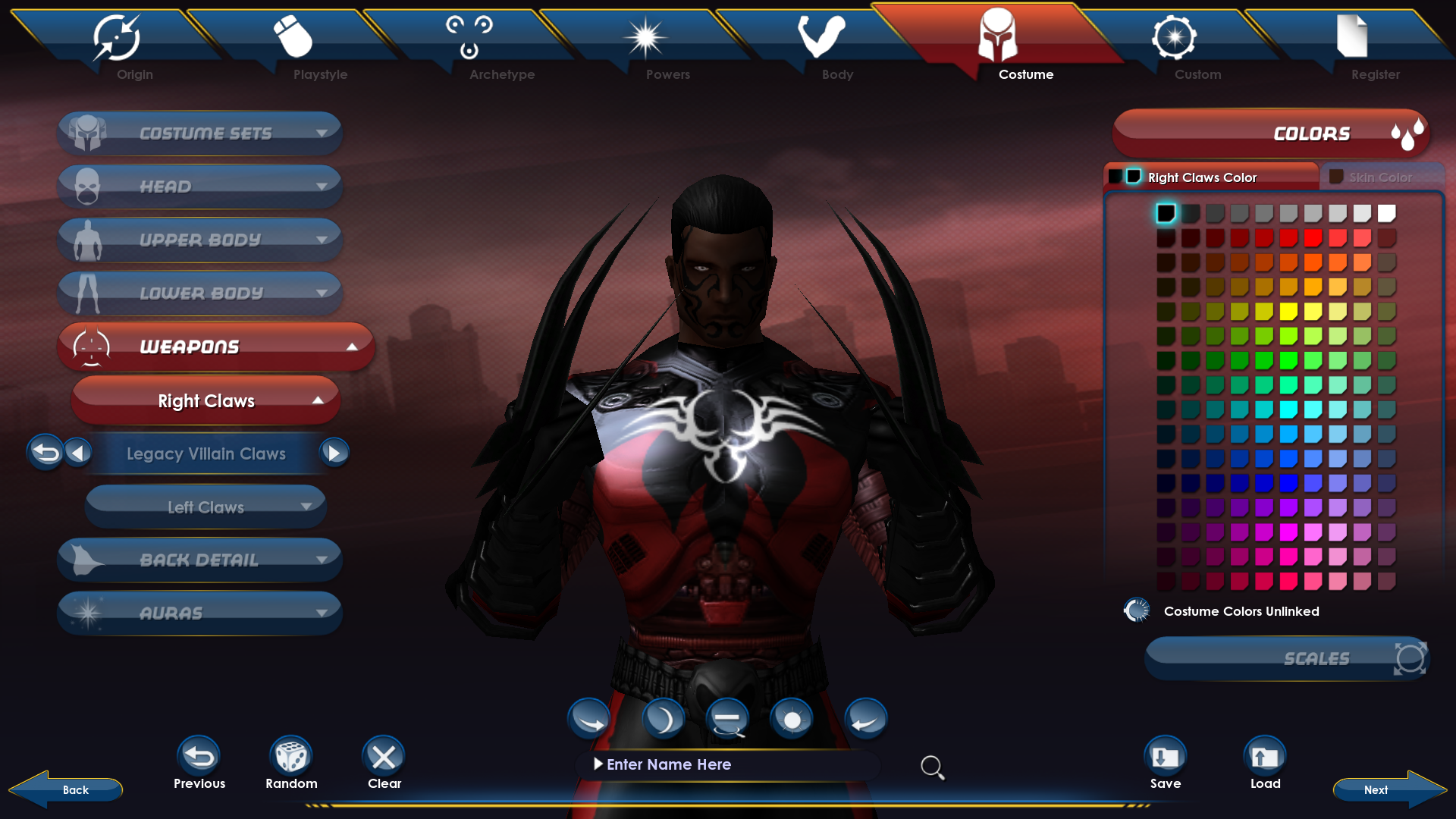Viewport: 1456px width, 819px height.
Task: Click the Enter Name Here field
Action: (728, 764)
